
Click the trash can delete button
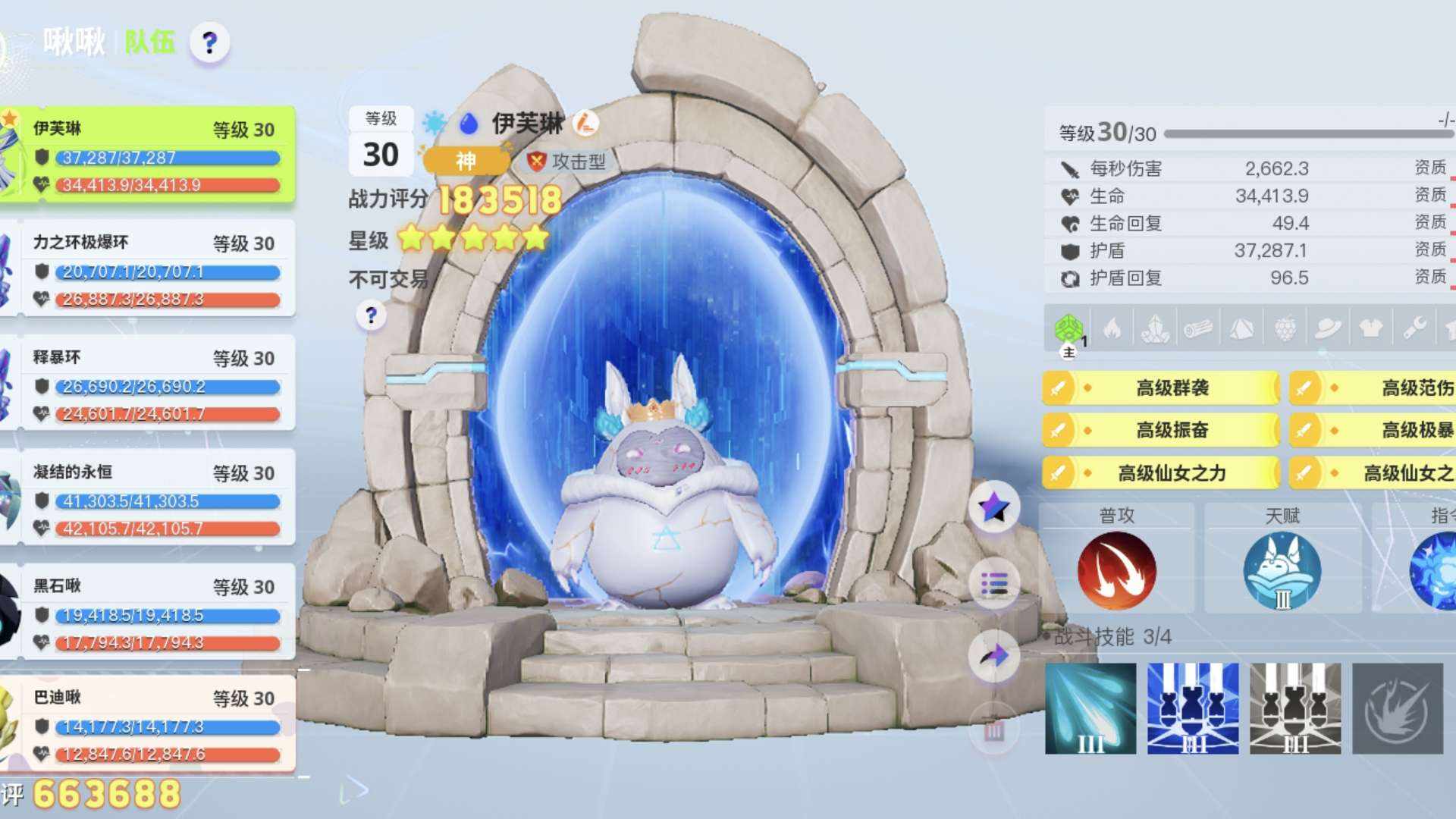pos(994,730)
